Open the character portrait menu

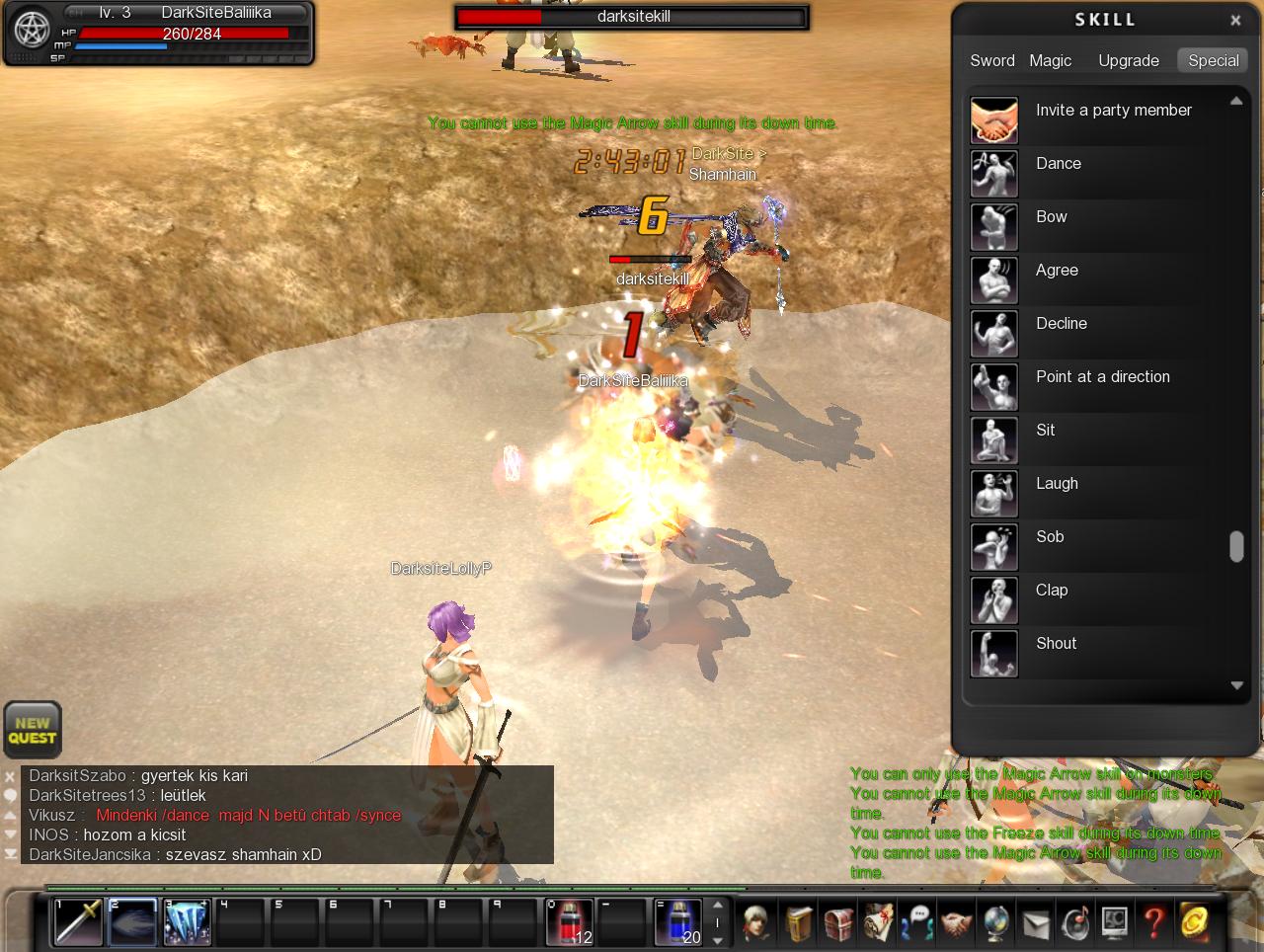(x=757, y=923)
